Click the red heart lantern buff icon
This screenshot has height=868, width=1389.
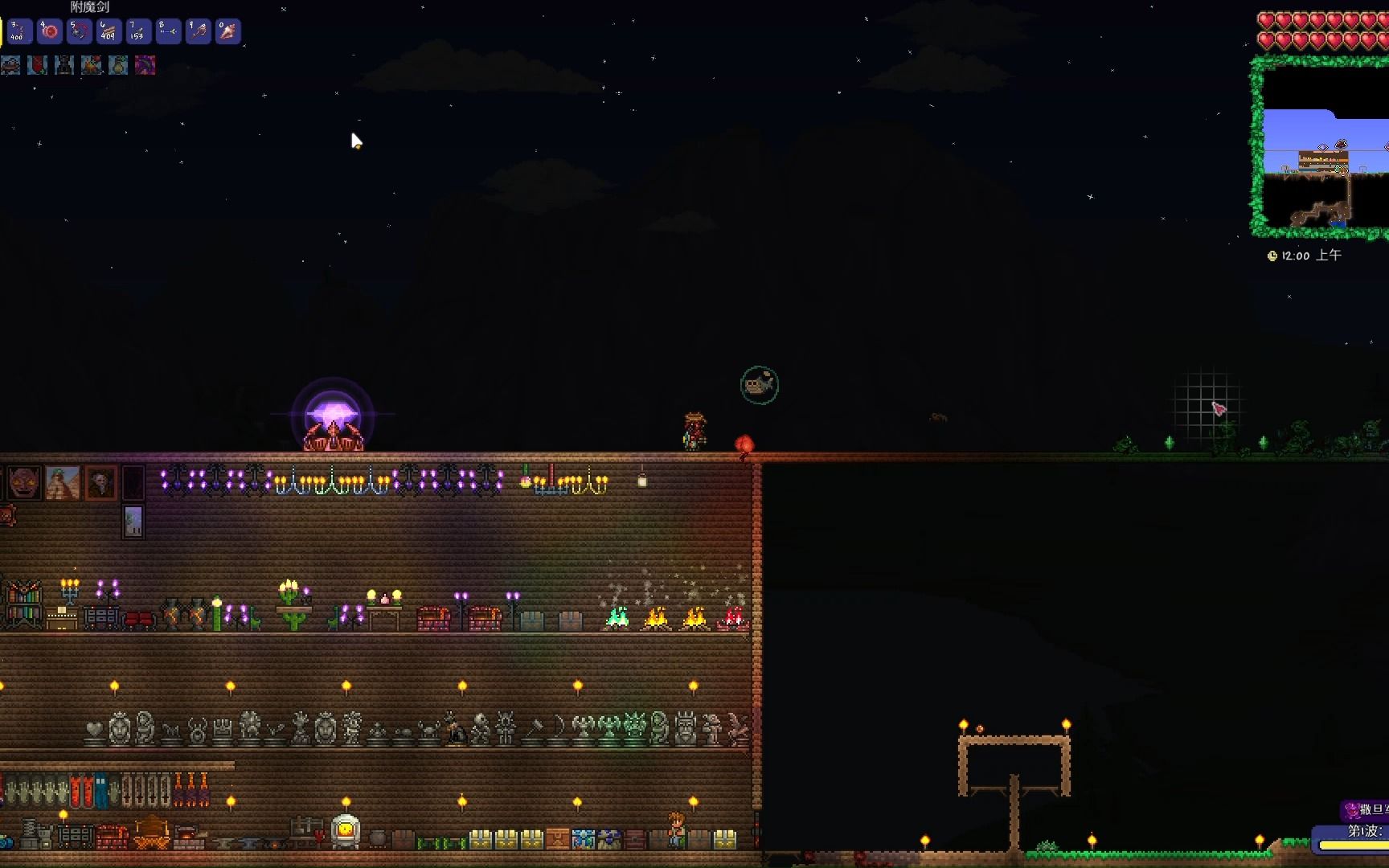click(x=37, y=65)
